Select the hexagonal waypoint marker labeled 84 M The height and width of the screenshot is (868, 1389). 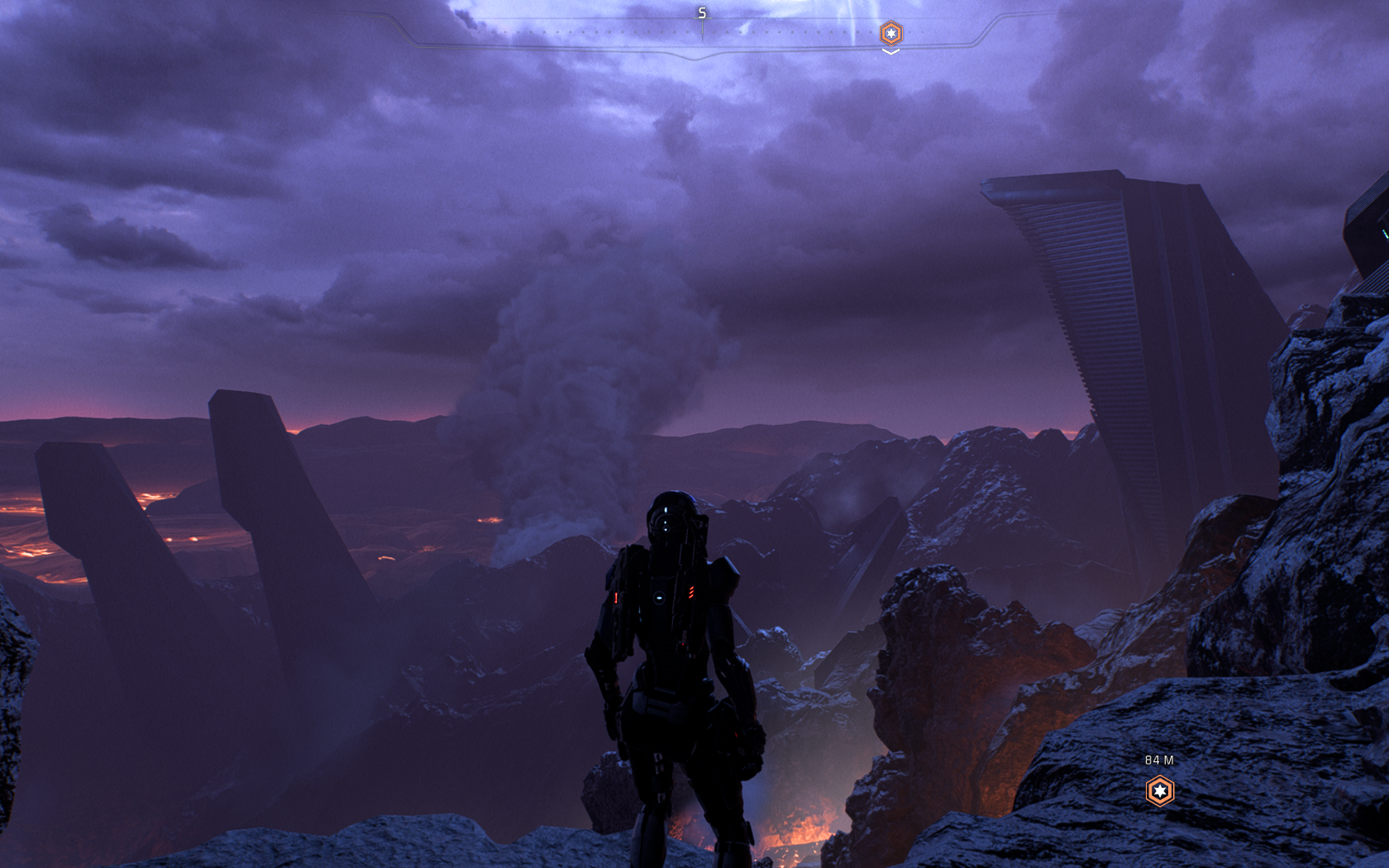[1160, 791]
